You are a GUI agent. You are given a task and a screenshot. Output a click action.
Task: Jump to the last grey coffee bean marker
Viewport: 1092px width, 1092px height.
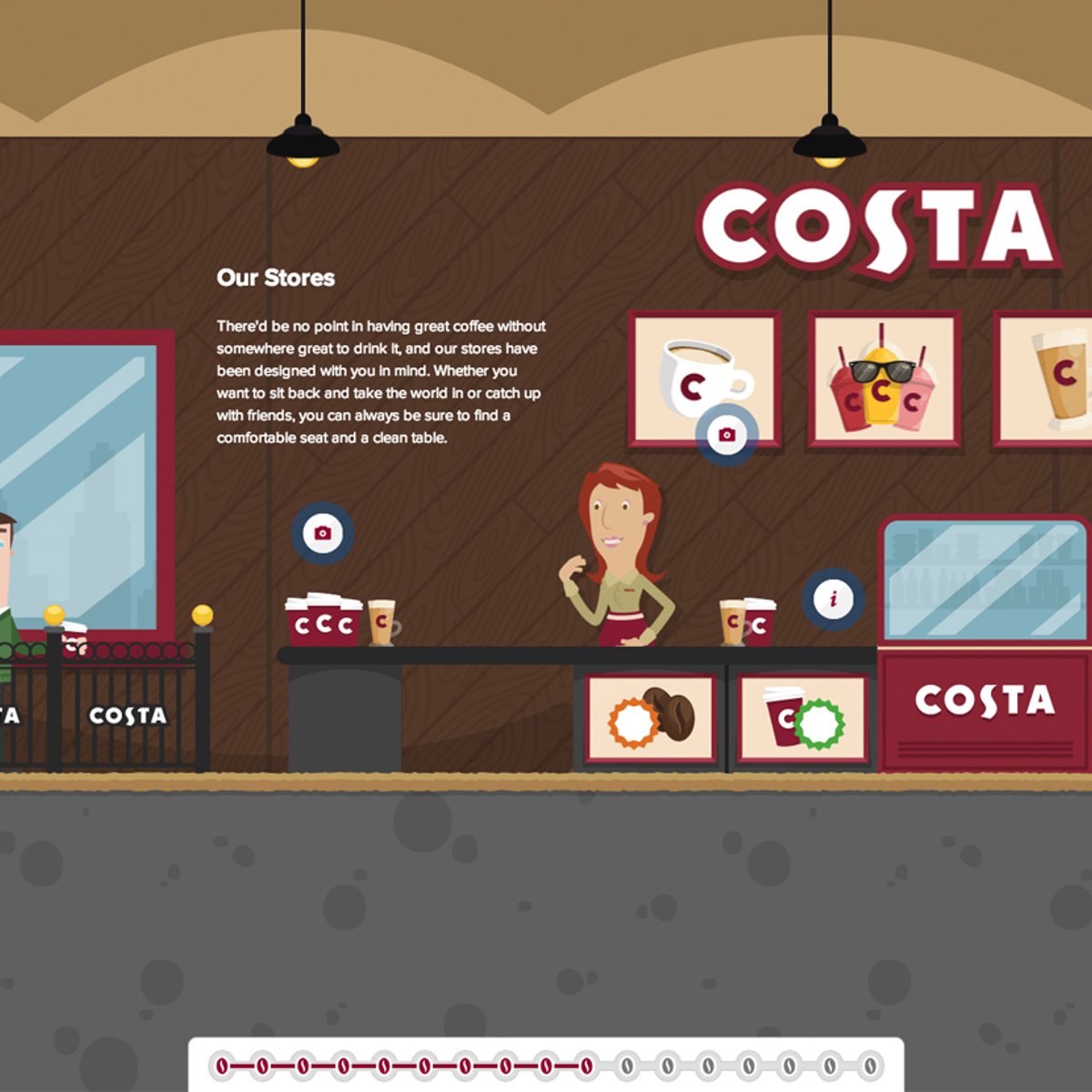[x=870, y=1065]
